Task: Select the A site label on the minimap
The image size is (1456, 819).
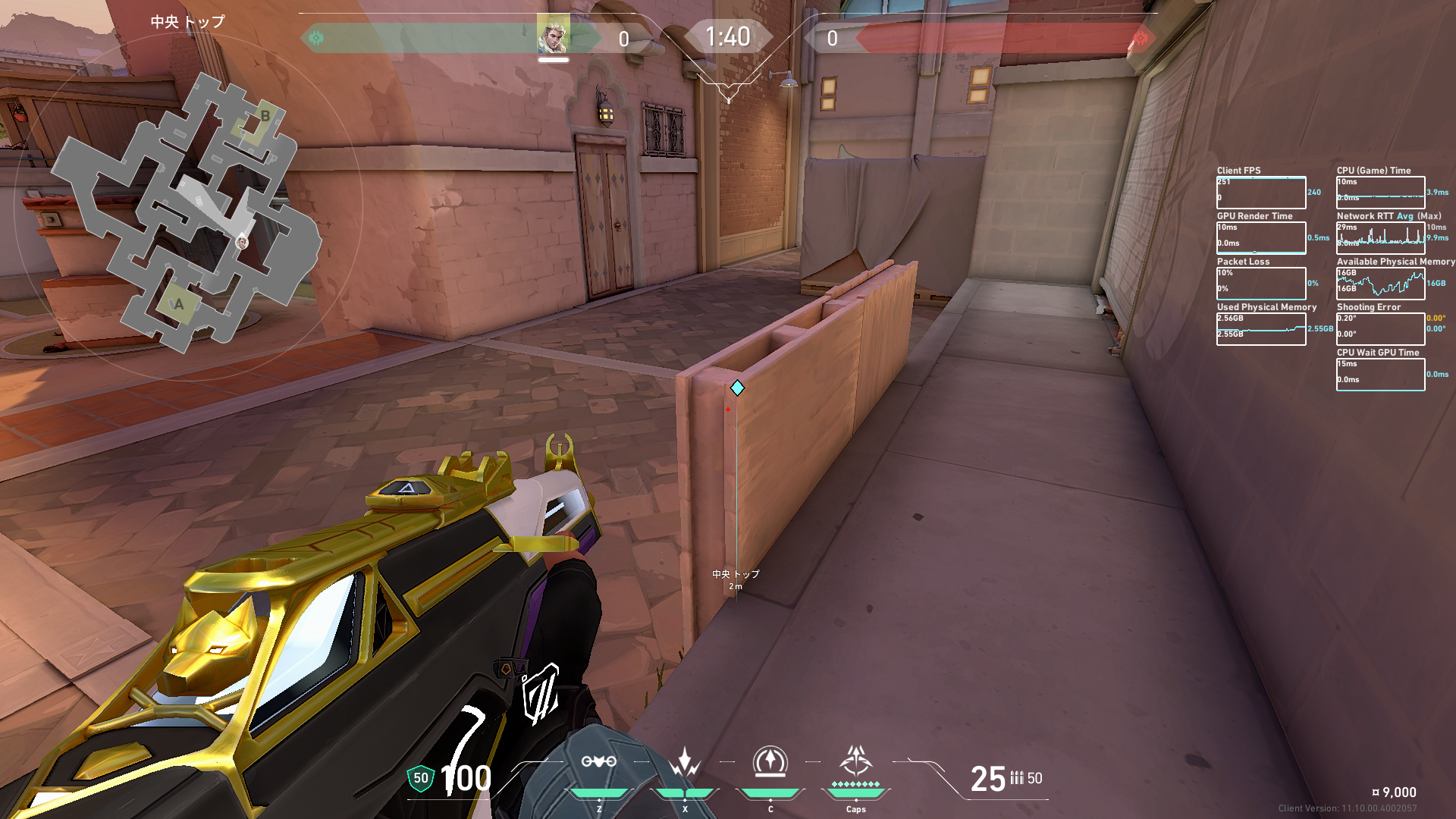Action: click(179, 304)
